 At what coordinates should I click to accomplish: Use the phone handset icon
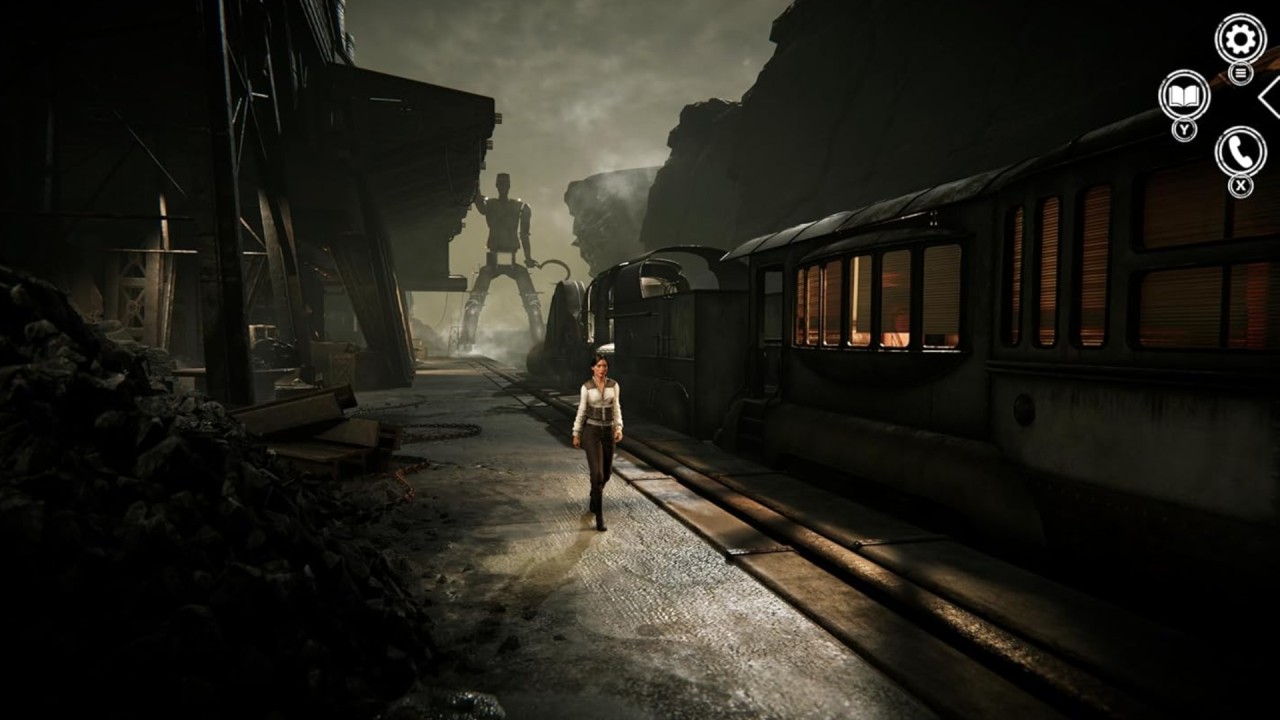[1240, 152]
